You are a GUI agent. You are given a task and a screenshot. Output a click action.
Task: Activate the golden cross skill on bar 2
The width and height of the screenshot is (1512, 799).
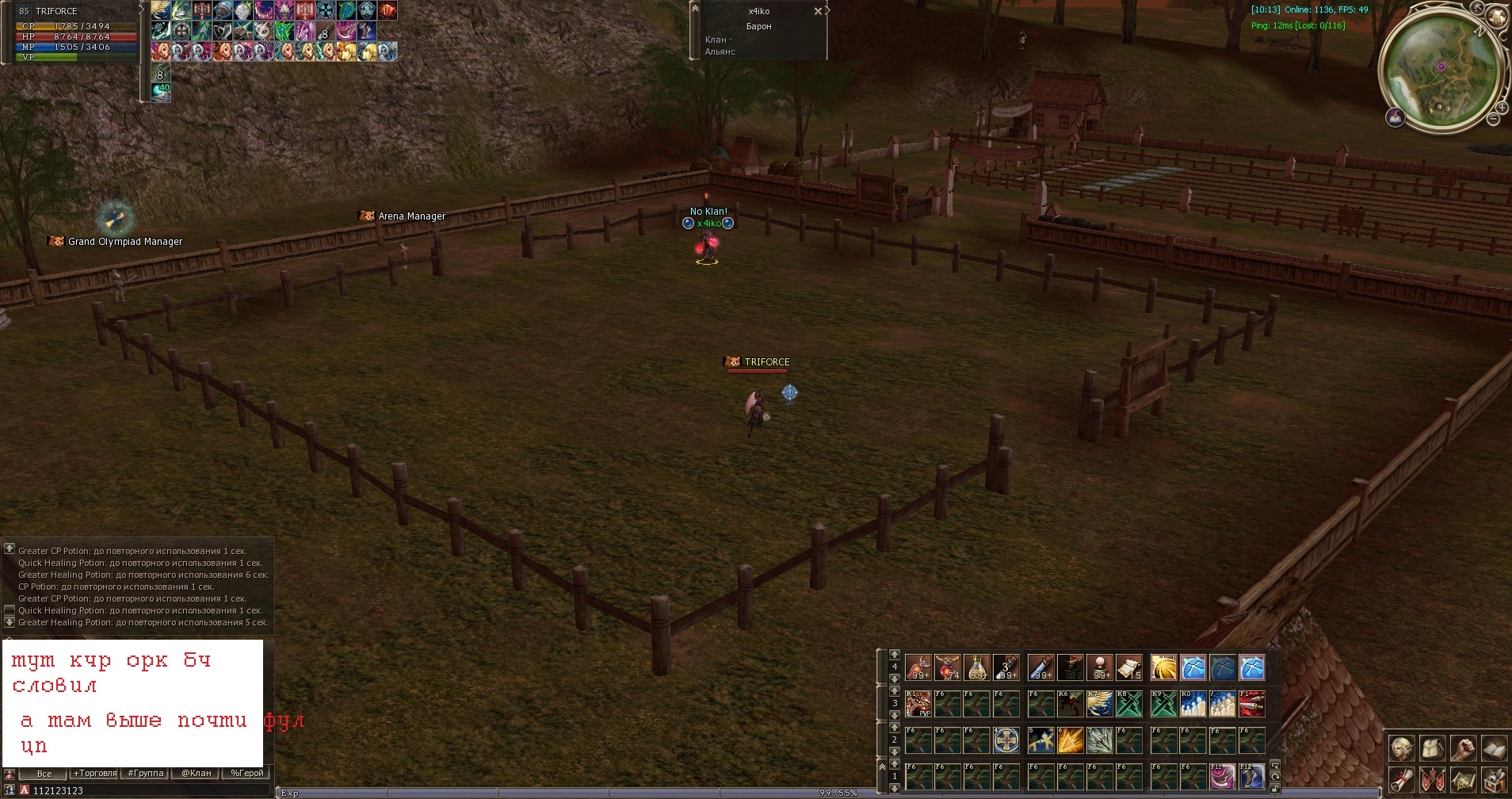coord(1006,740)
